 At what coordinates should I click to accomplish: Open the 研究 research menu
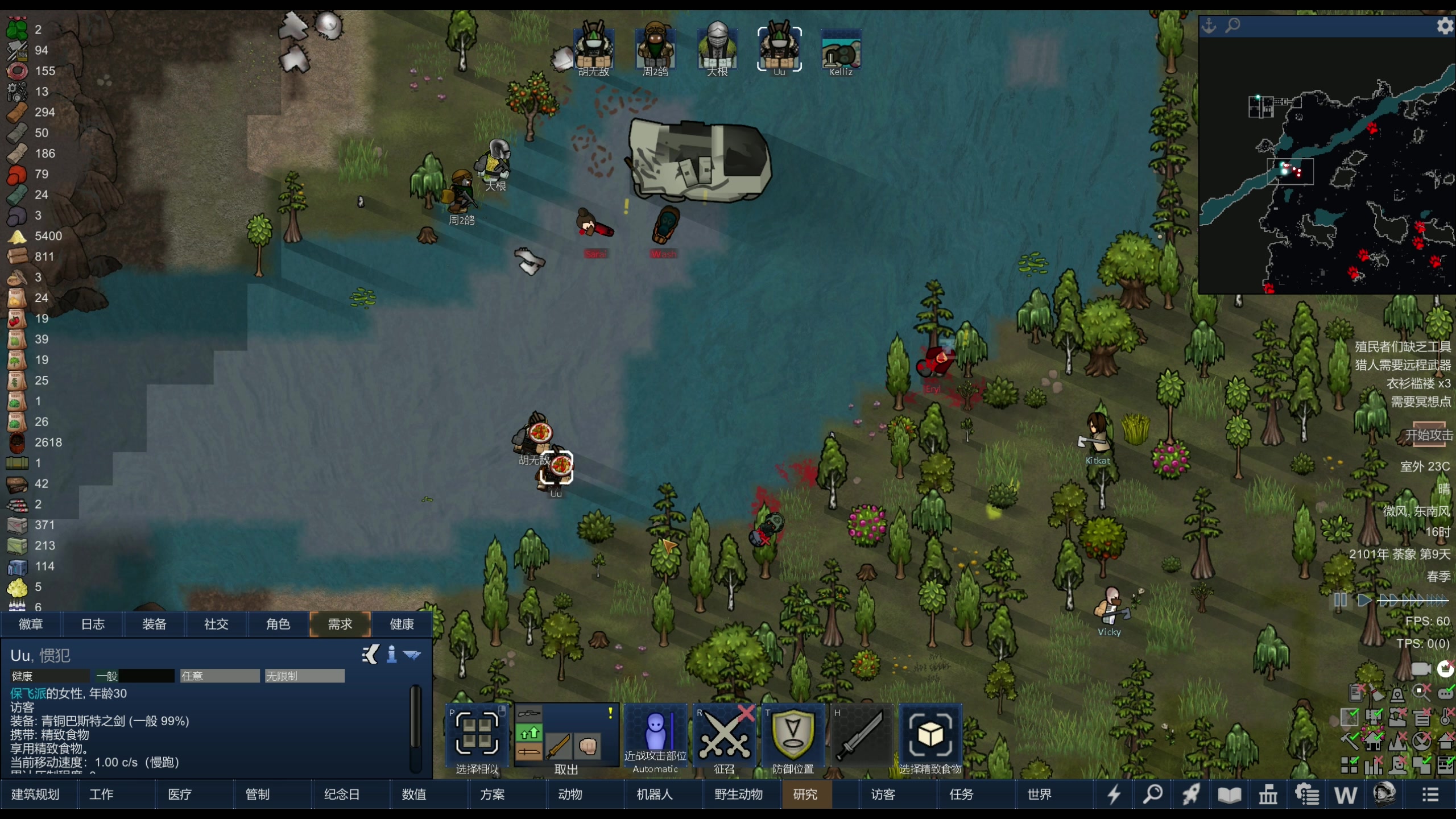click(x=805, y=795)
